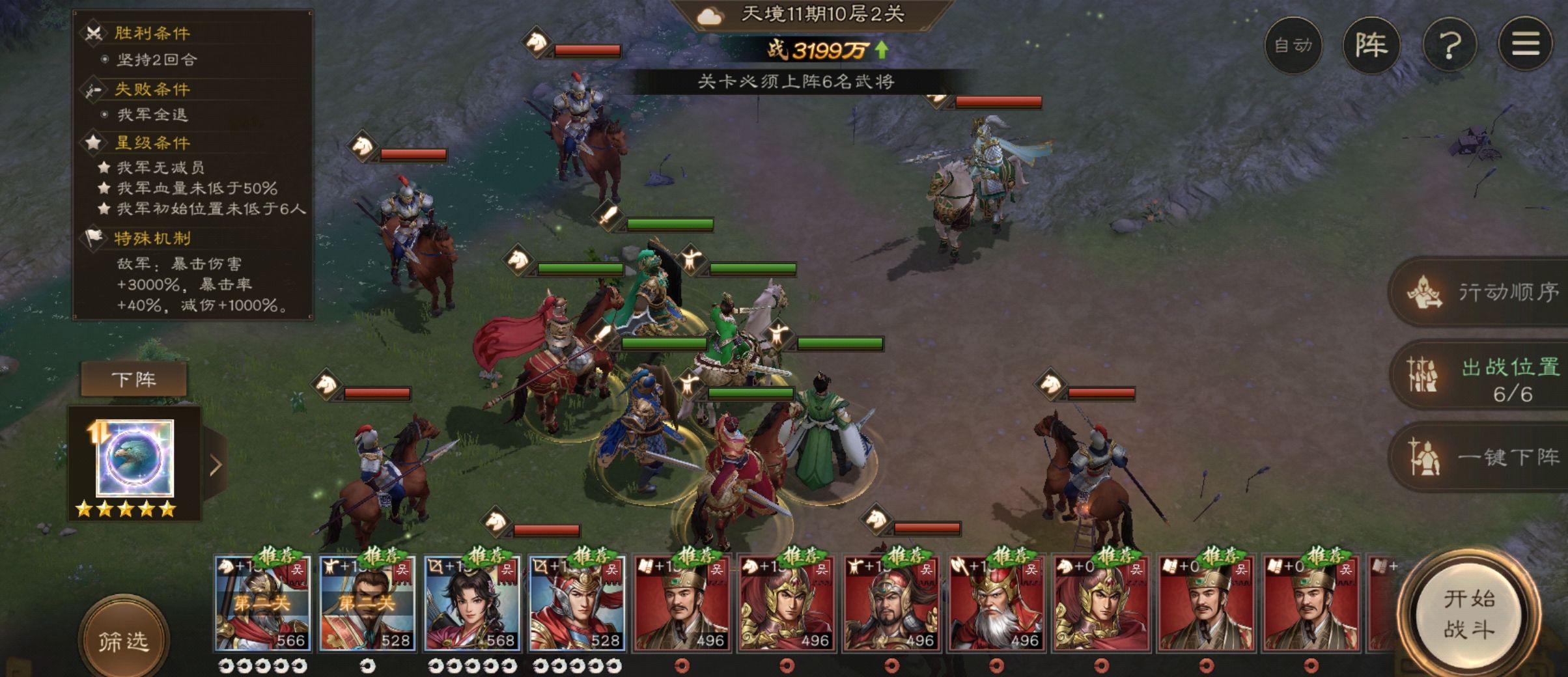Image resolution: width=1568 pixels, height=677 pixels.
Task: Open the 筛选 hero filter
Action: [123, 641]
